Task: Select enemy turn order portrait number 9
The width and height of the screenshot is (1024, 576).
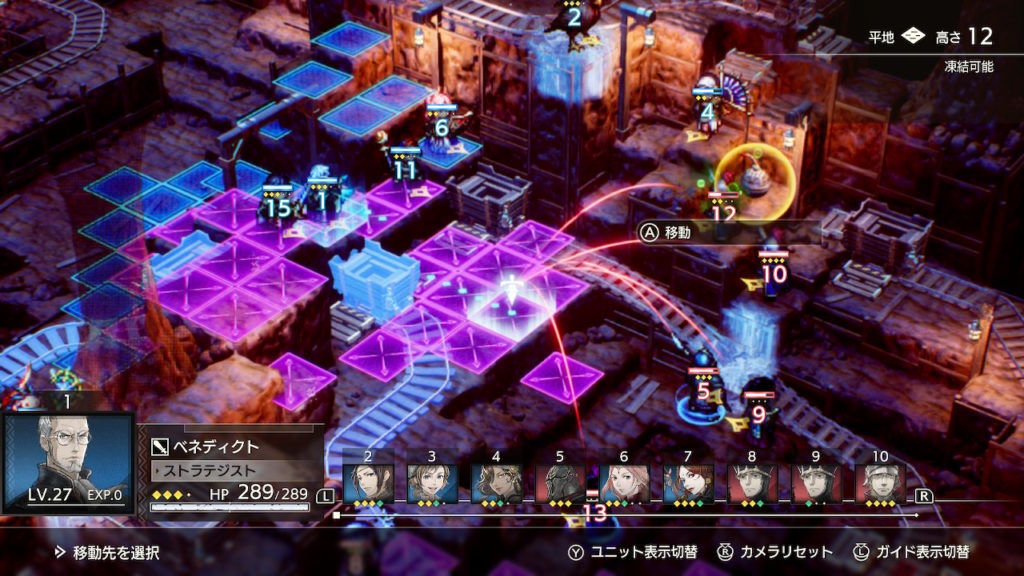Action: point(816,483)
